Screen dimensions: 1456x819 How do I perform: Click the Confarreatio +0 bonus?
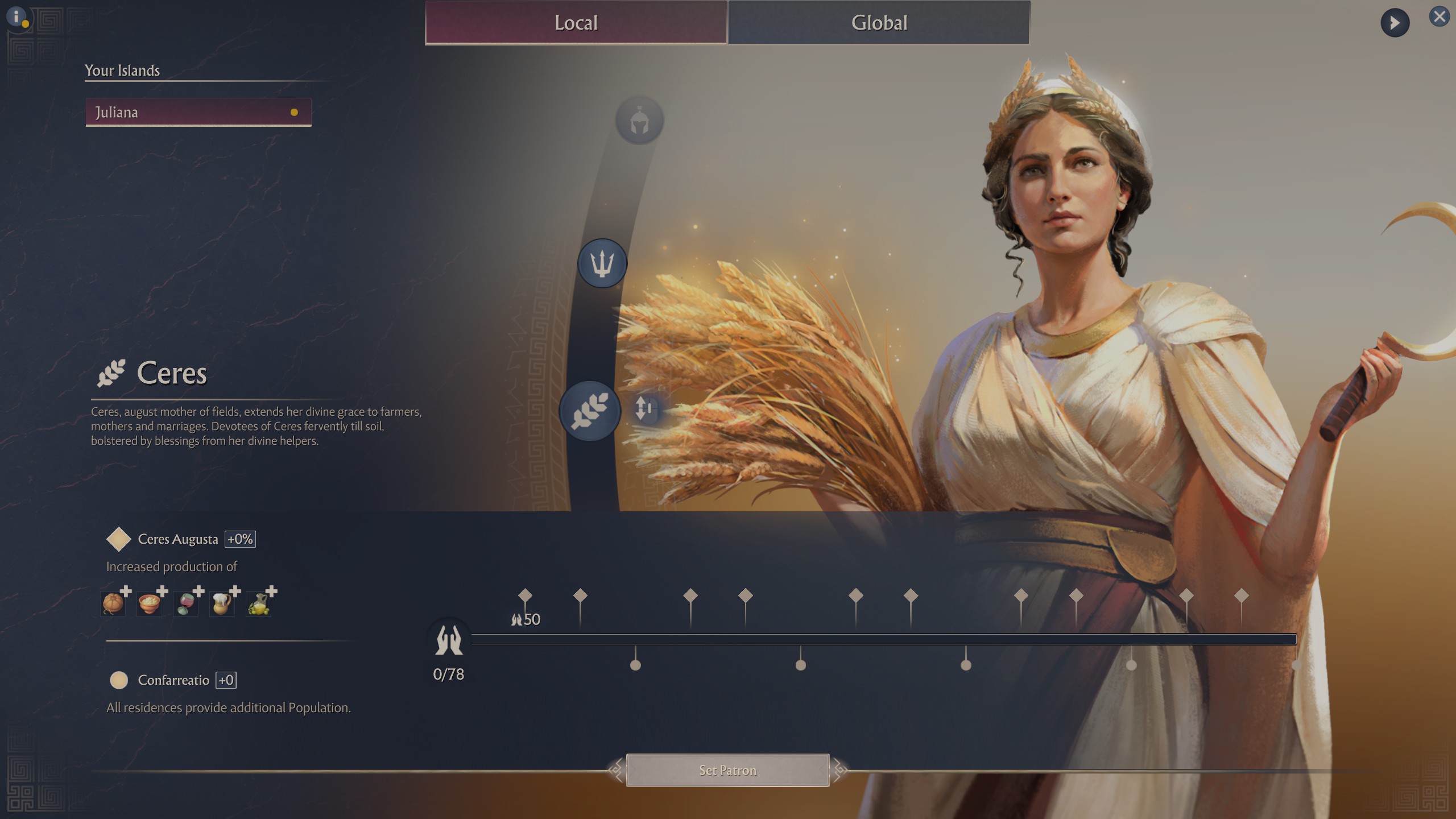click(x=226, y=680)
